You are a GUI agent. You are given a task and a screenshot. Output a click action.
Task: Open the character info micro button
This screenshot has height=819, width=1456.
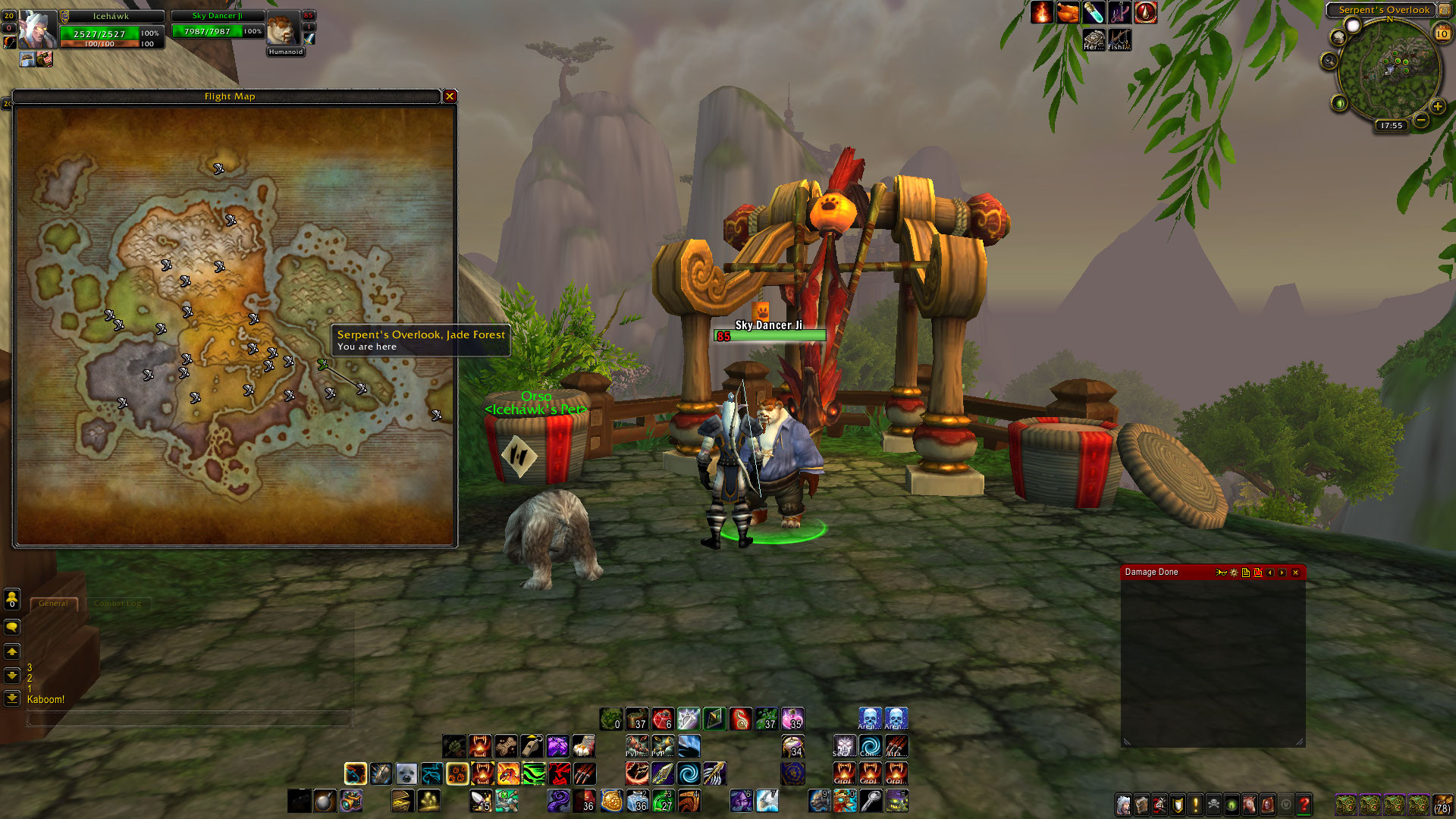[1123, 804]
